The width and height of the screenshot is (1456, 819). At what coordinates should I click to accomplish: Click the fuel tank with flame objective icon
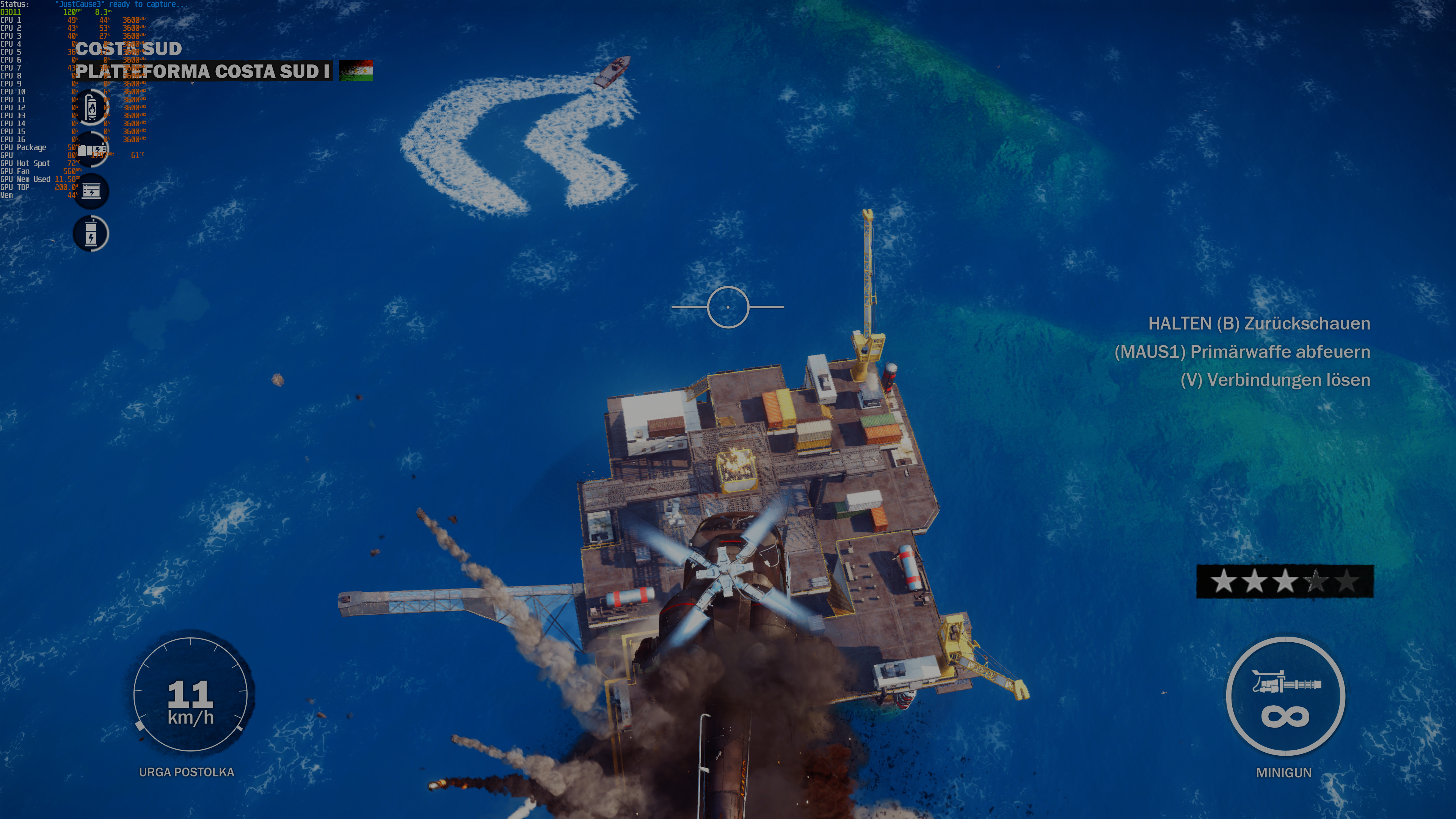tap(91, 107)
